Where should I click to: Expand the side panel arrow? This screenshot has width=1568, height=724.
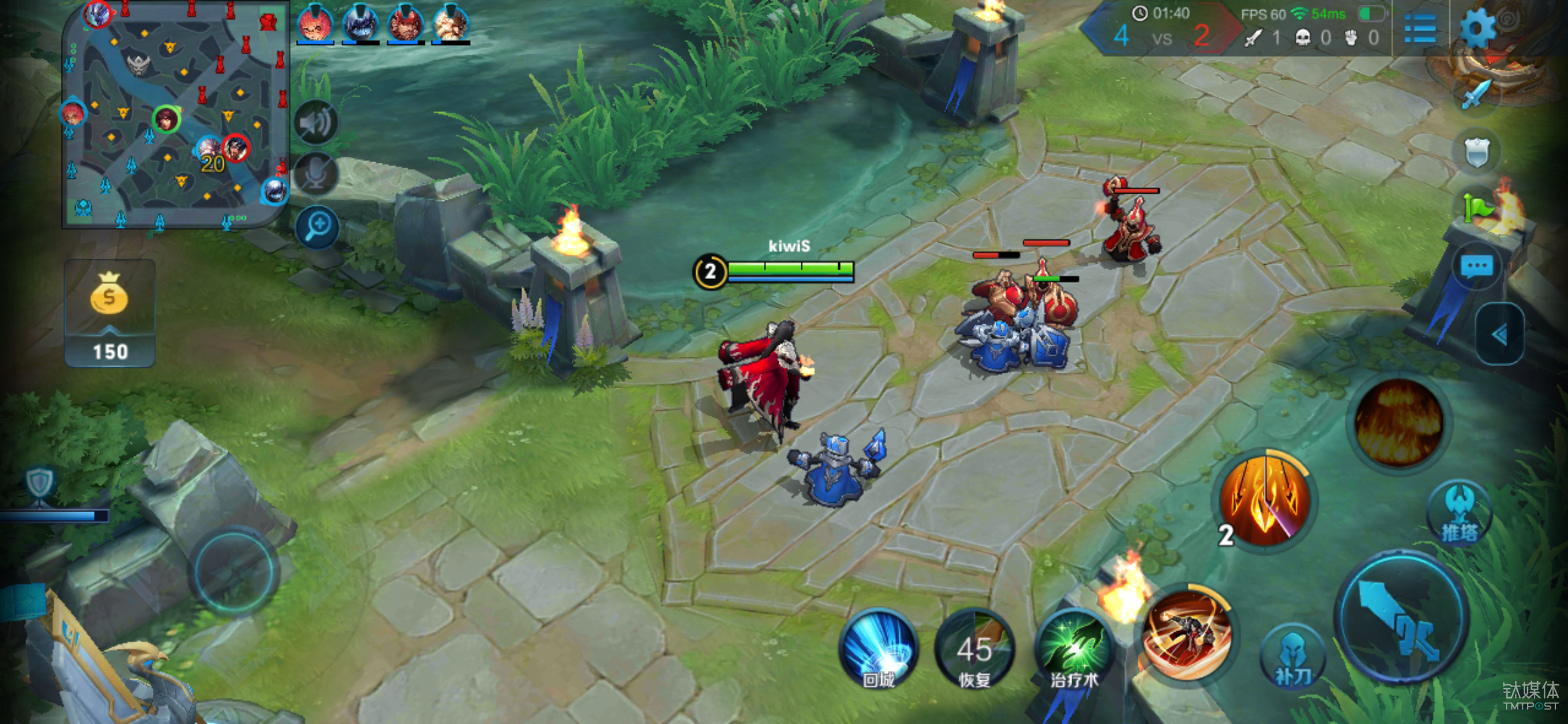(1500, 334)
